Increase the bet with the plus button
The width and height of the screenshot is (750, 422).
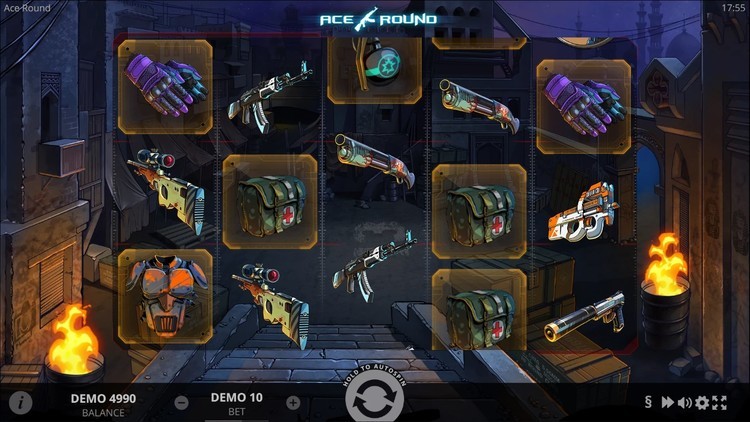coord(293,402)
